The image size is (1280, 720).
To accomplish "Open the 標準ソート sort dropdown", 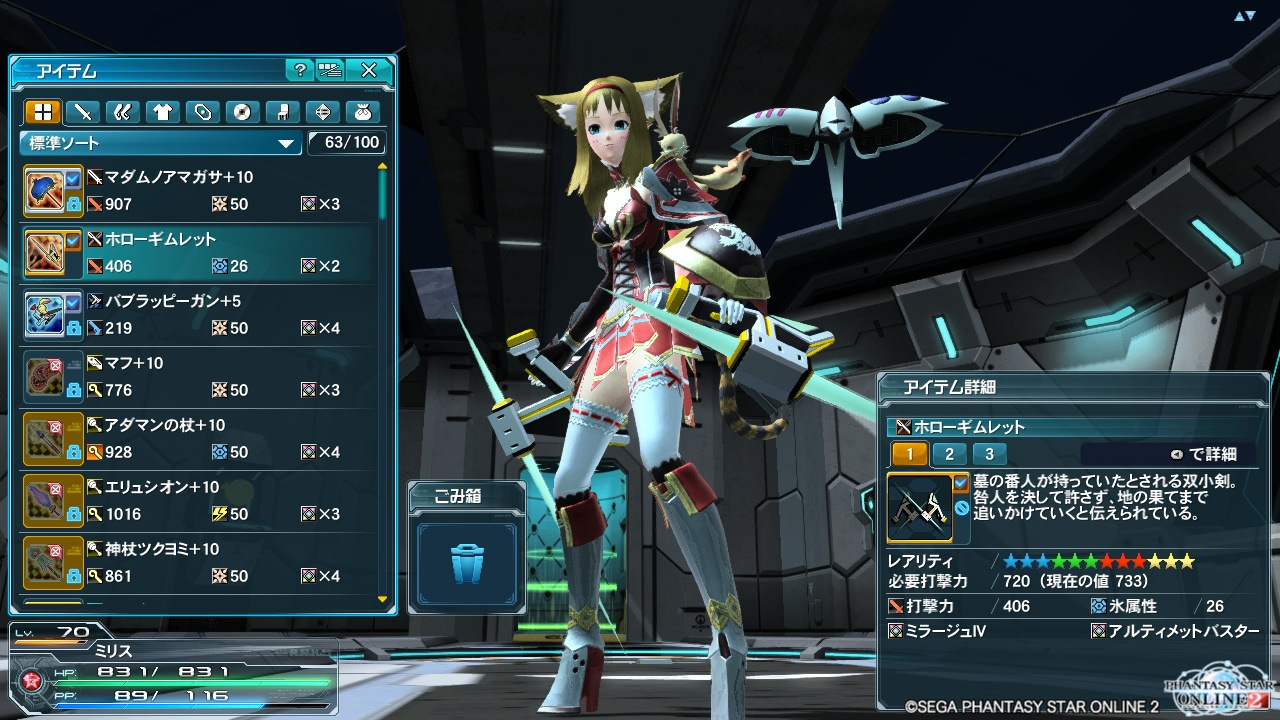I will click(x=161, y=143).
